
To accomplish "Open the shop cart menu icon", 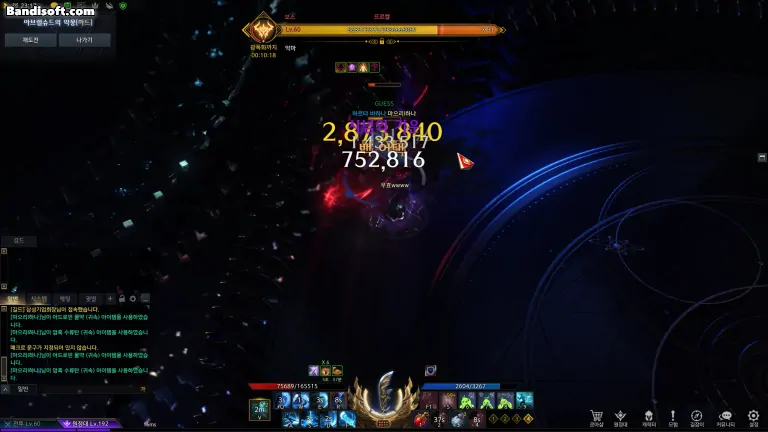I will coord(596,417).
